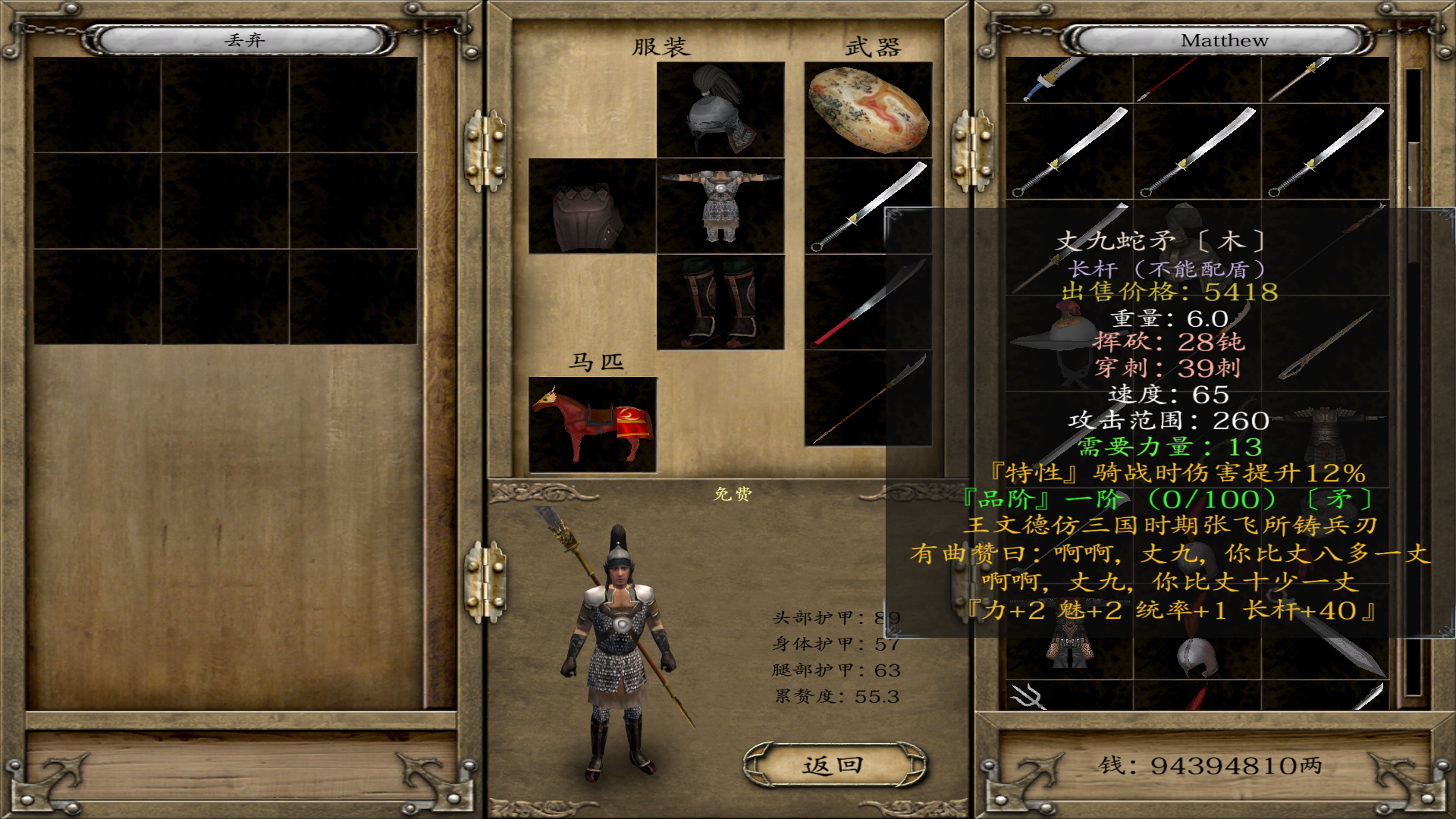
Task: Select the equipped boots slot
Action: click(720, 302)
